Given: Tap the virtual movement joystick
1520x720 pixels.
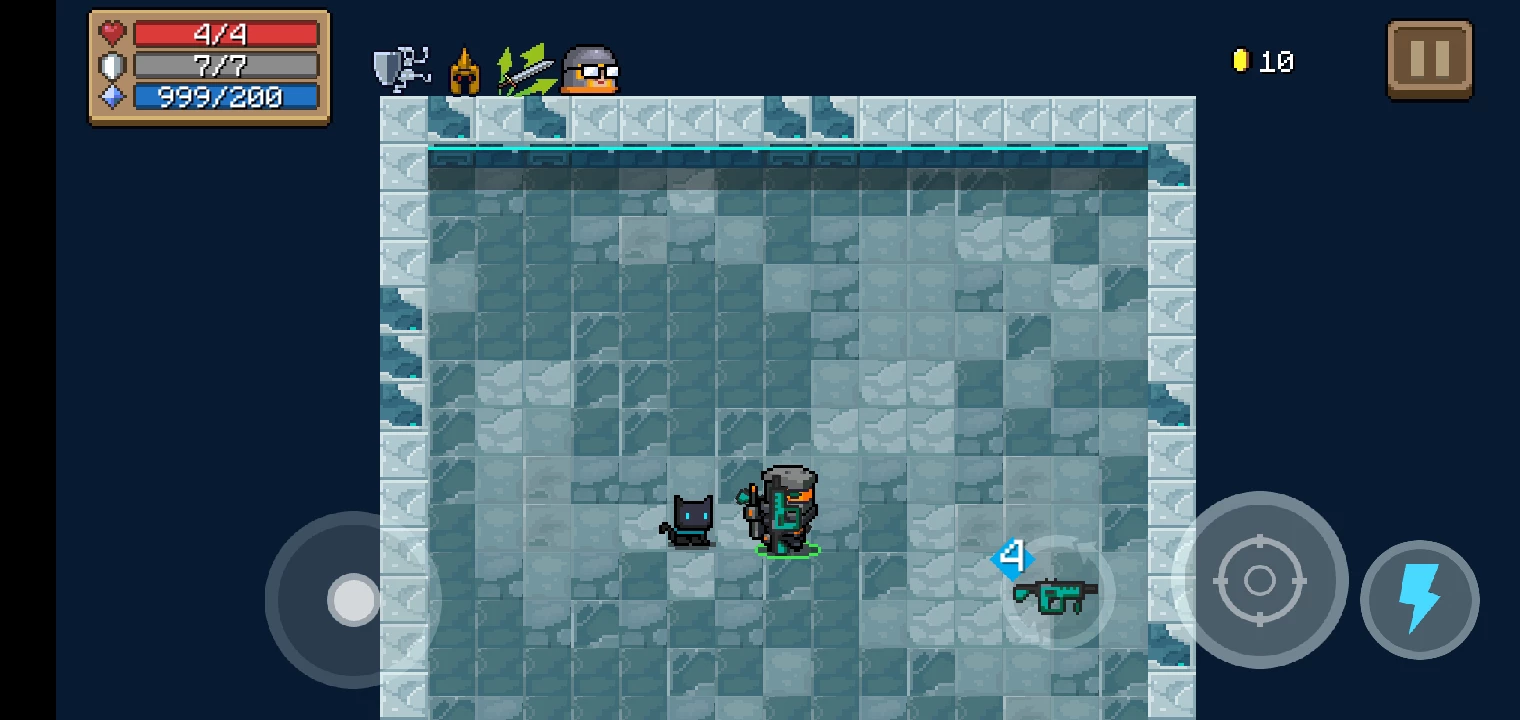Looking at the screenshot, I should [x=353, y=600].
